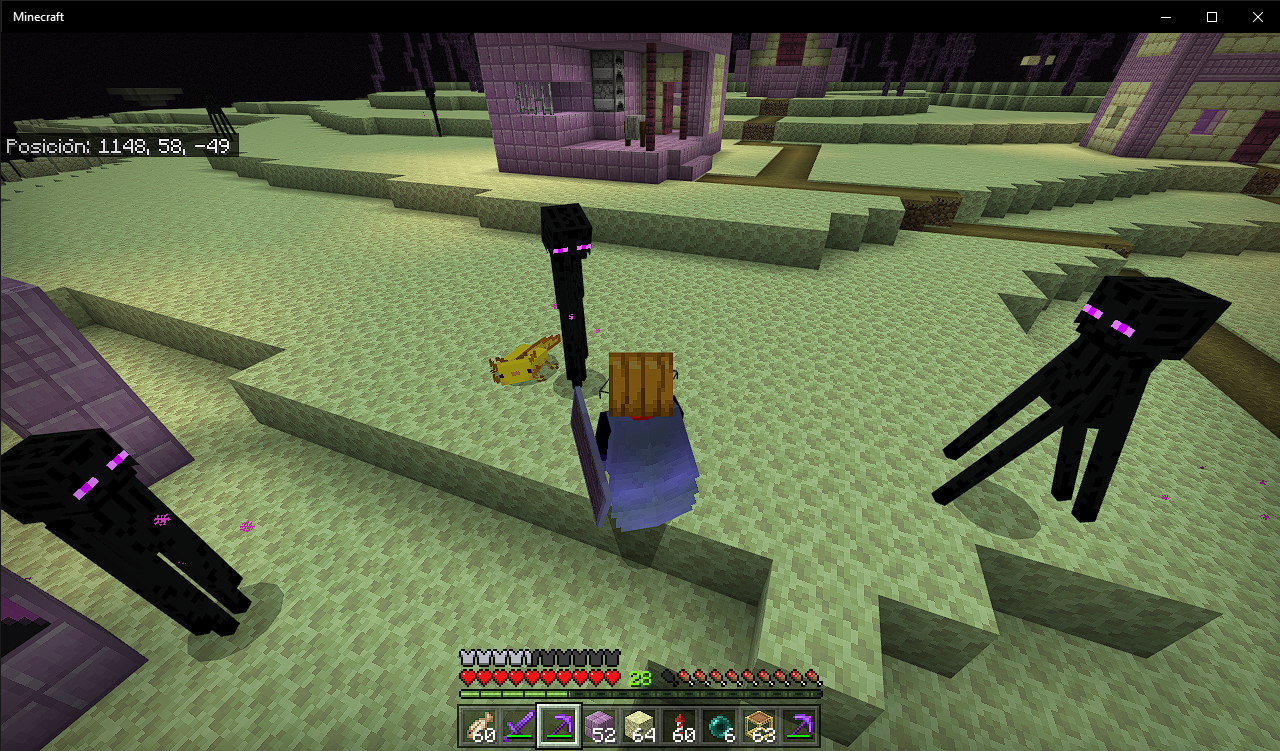Select the ender pearl slot
This screenshot has height=751, width=1280.
[720, 726]
